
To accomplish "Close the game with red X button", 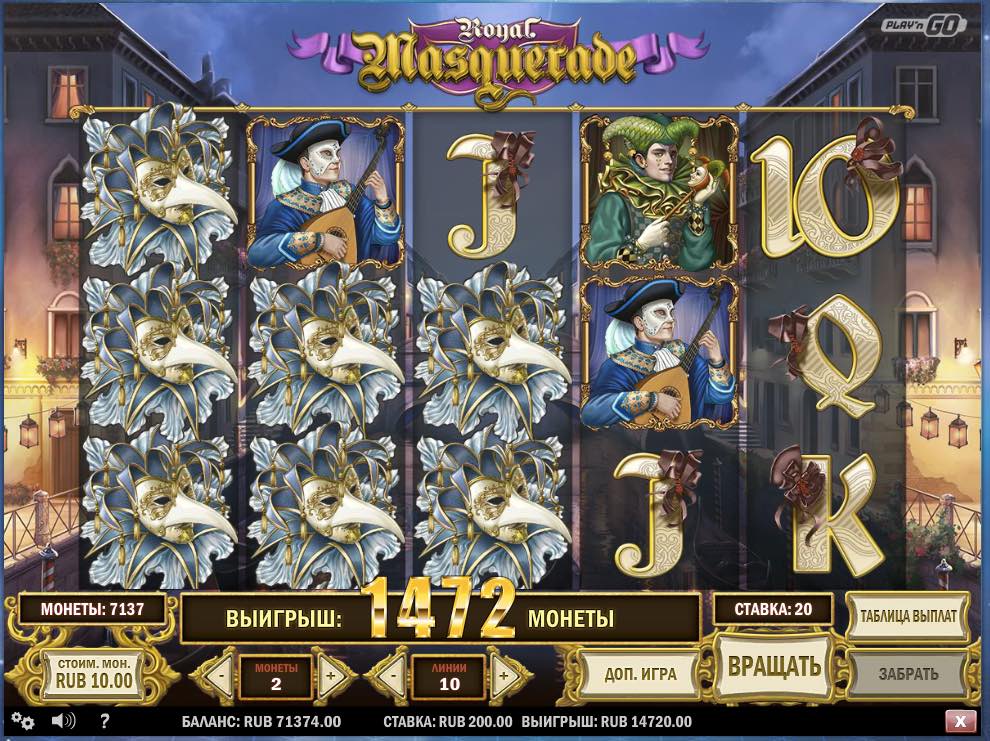I will point(960,721).
